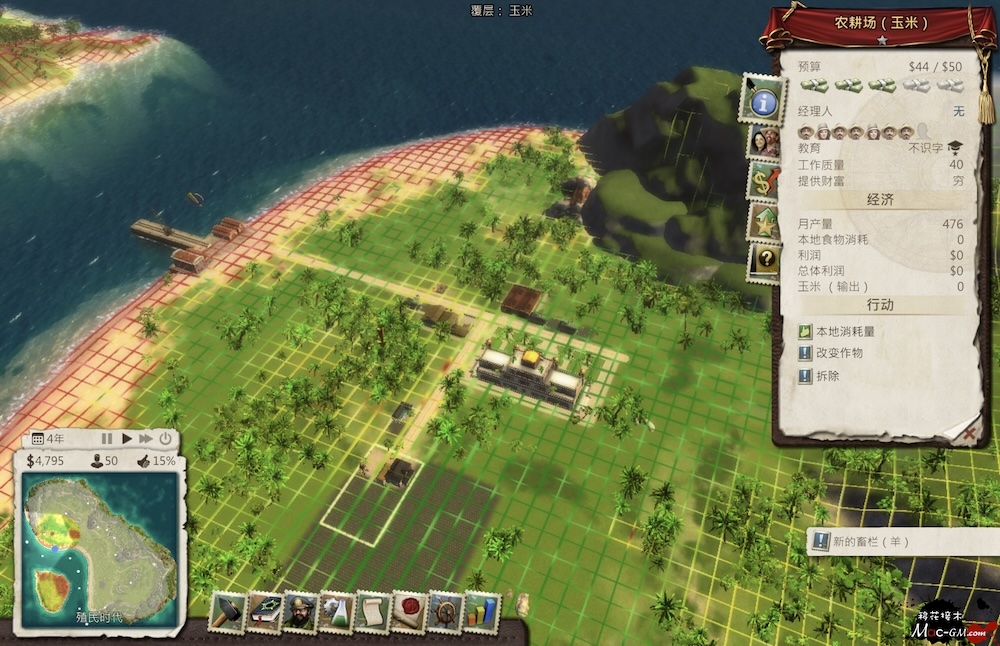
Task: Switch to fast-forward game speed
Action: tap(146, 438)
